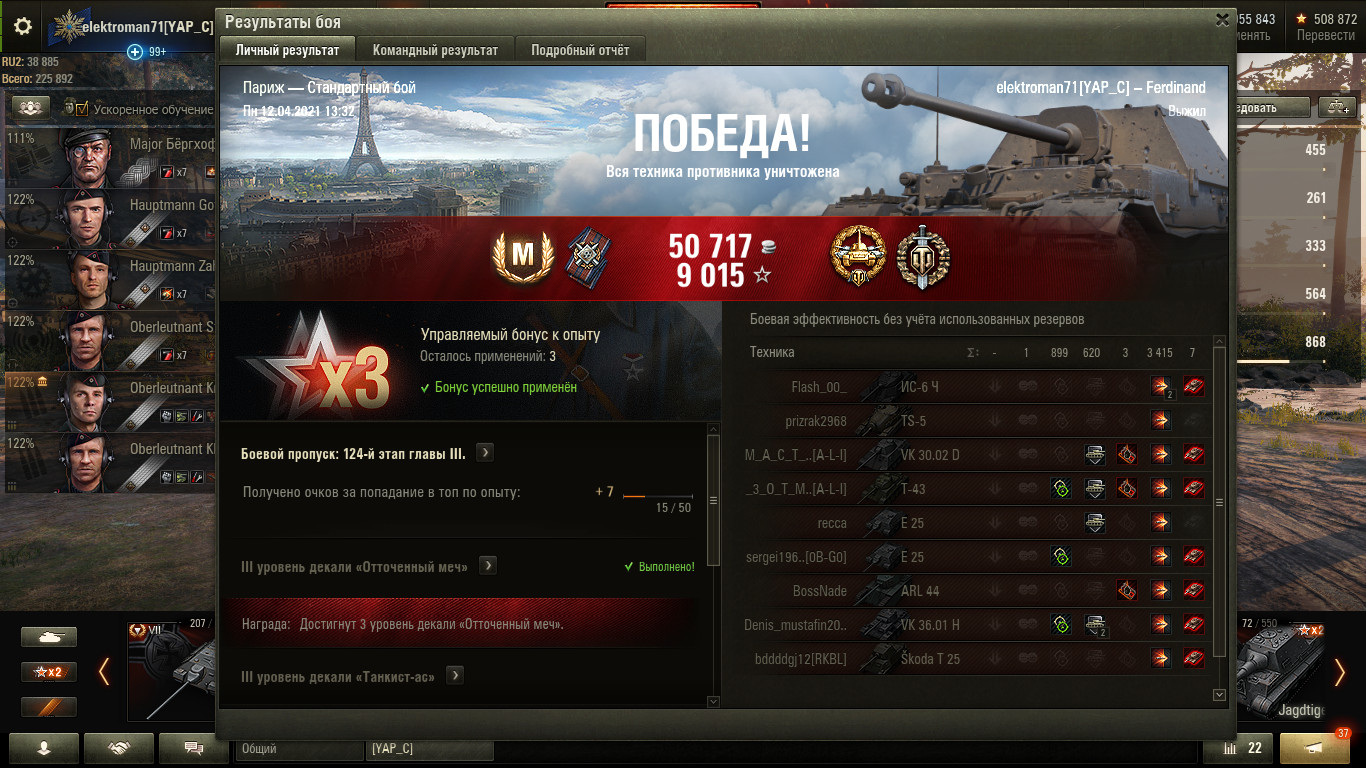Screen dimensions: 1366x768
Task: Show the previous tanks in carousel
Action: (104, 671)
